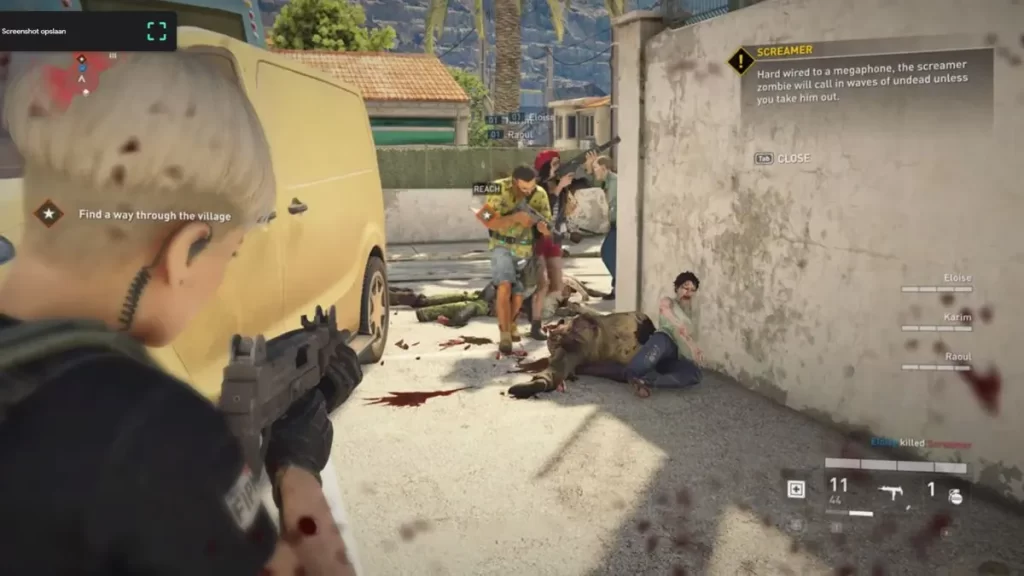This screenshot has height=576, width=1024.
Task: Click the objective star marker icon
Action: (x=48, y=213)
